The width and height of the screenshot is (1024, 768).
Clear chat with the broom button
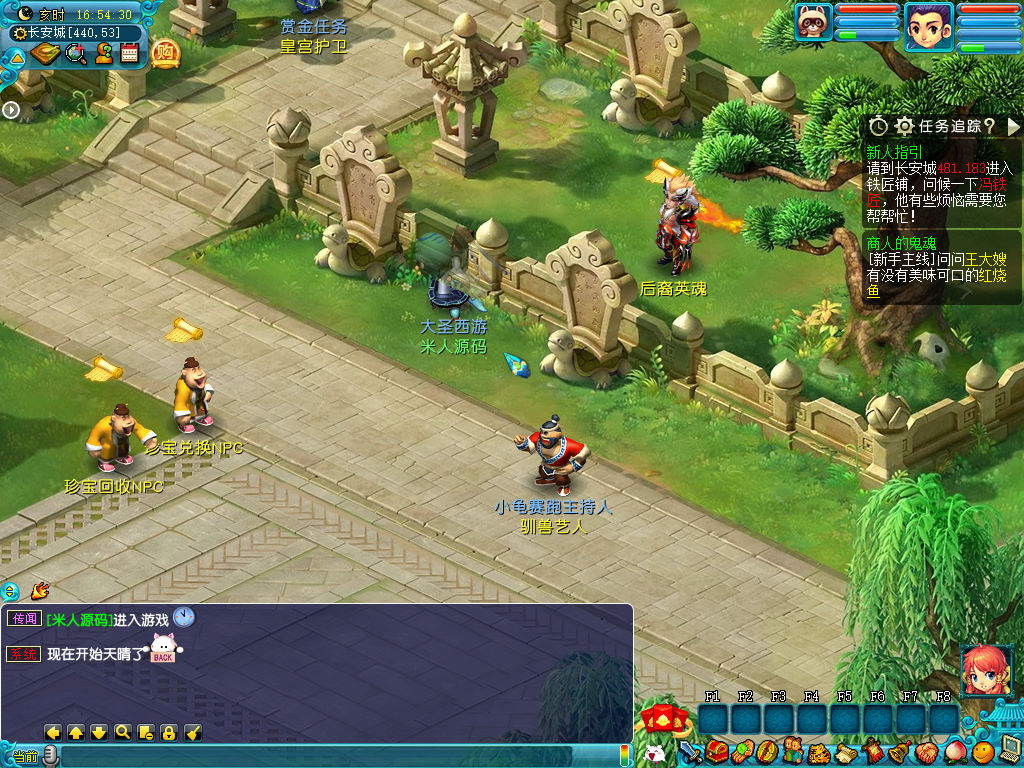pos(193,733)
